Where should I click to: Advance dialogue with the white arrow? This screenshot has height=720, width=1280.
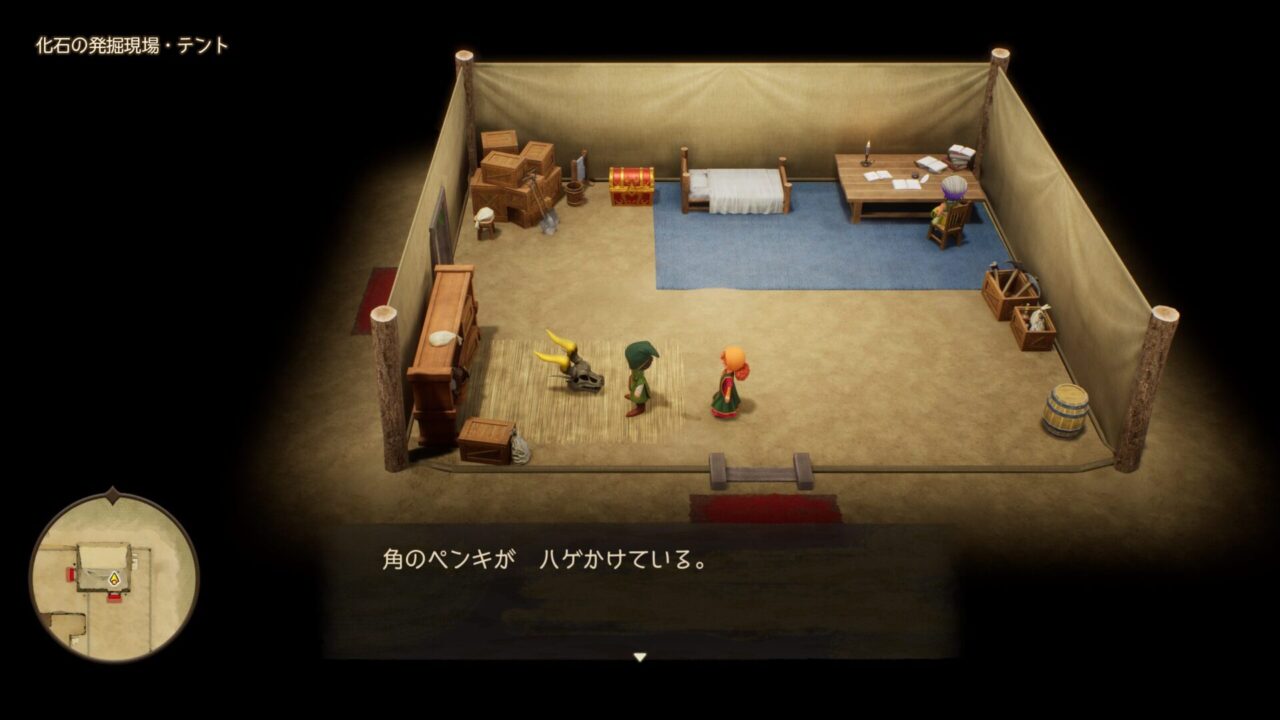[640, 657]
